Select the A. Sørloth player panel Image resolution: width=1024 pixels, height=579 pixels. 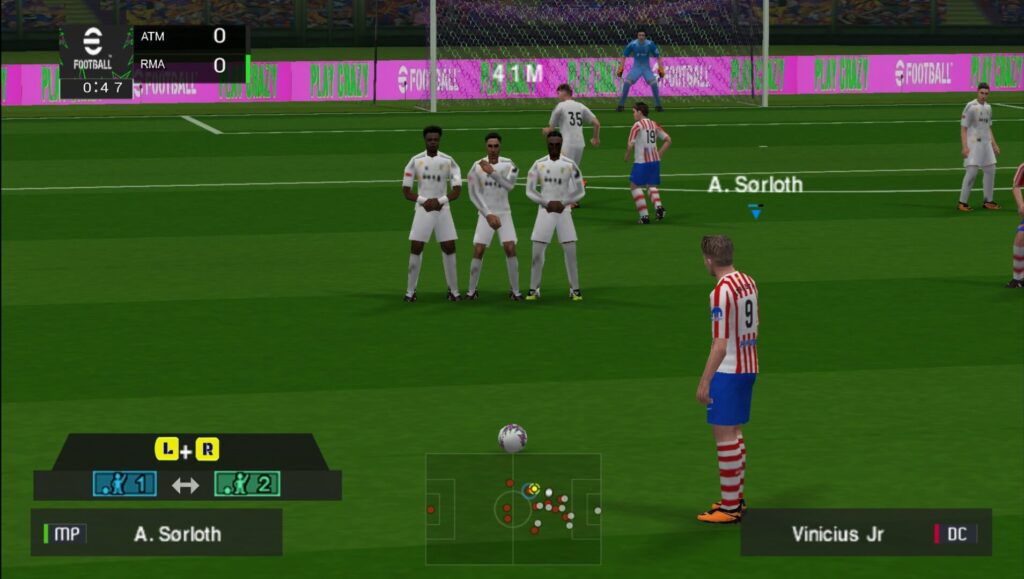(157, 533)
